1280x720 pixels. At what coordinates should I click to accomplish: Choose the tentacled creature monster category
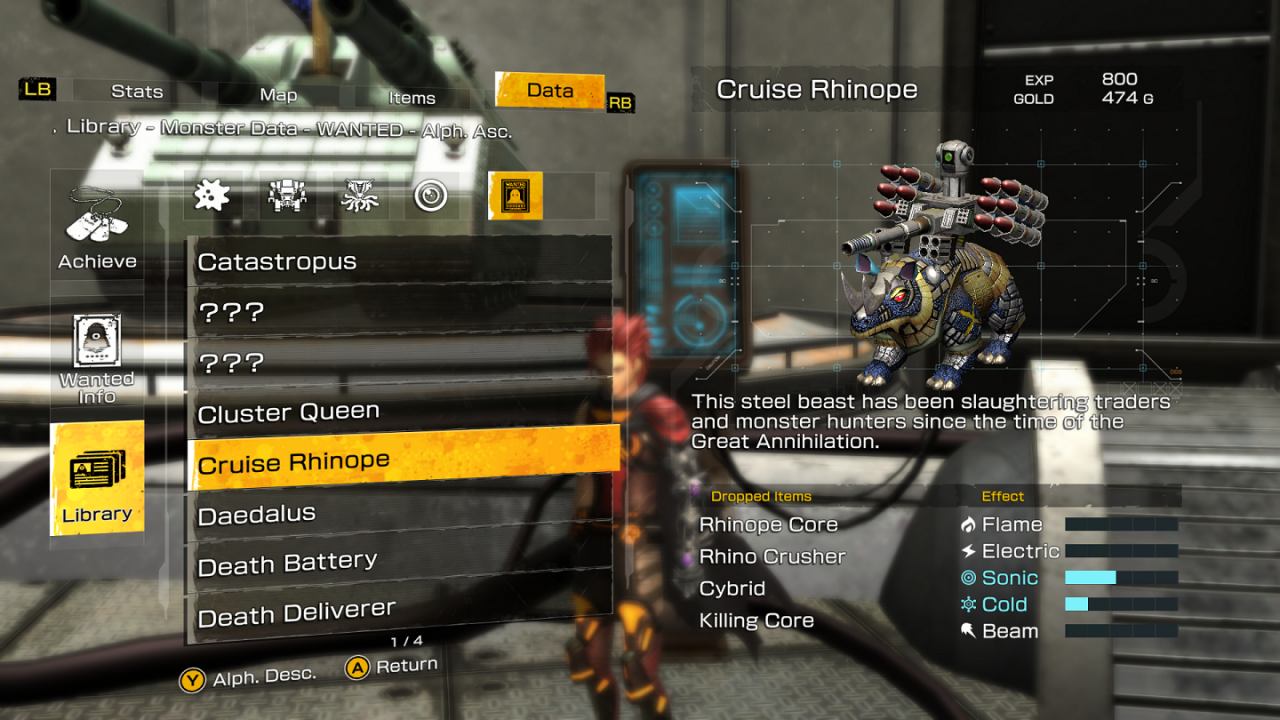pos(359,196)
